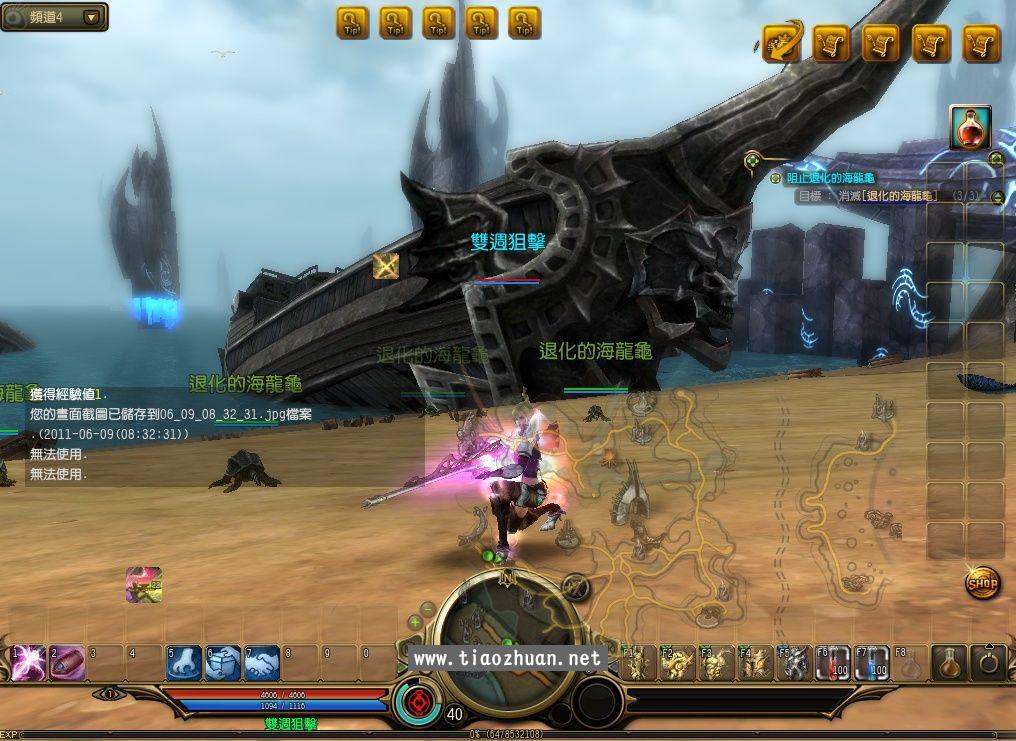Open the round SHOP button
This screenshot has width=1016, height=741.
pyautogui.click(x=983, y=582)
